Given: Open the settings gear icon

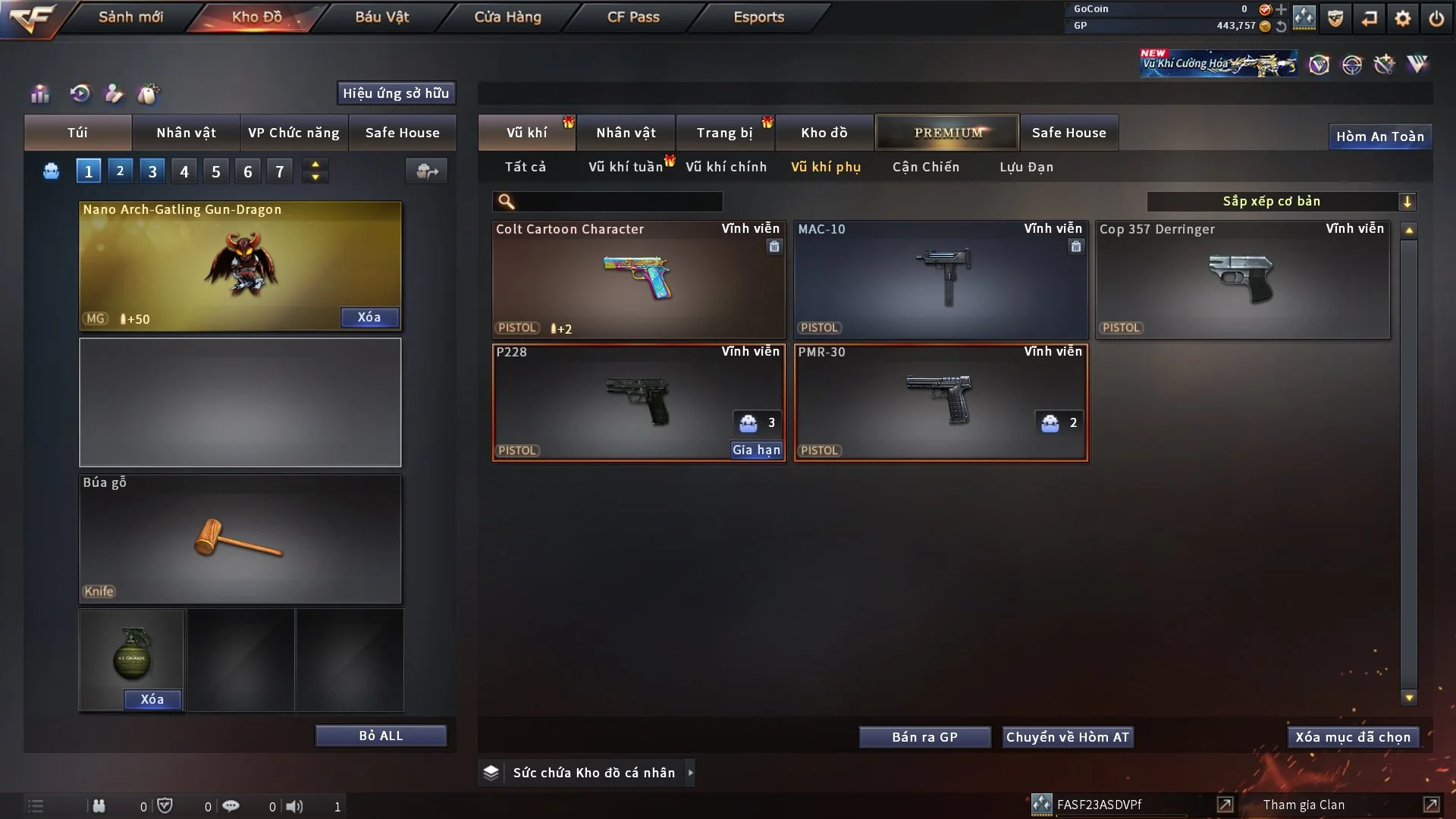Looking at the screenshot, I should (1403, 18).
